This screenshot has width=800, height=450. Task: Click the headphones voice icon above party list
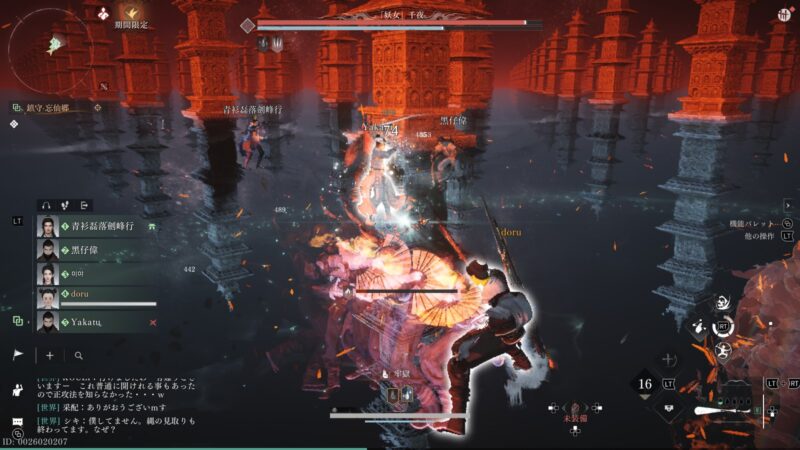click(x=45, y=206)
